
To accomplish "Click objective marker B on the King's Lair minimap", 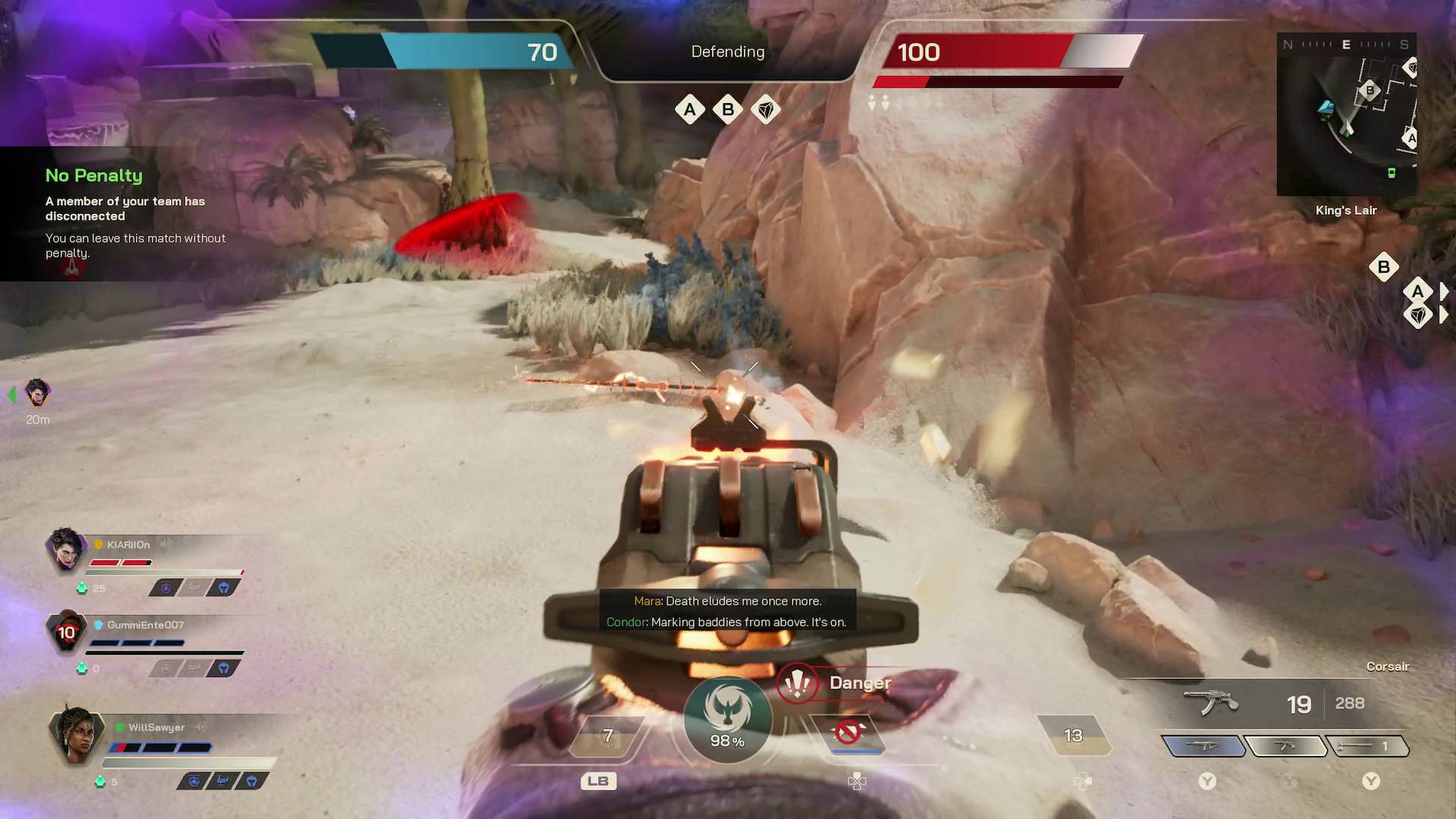I will (1370, 90).
